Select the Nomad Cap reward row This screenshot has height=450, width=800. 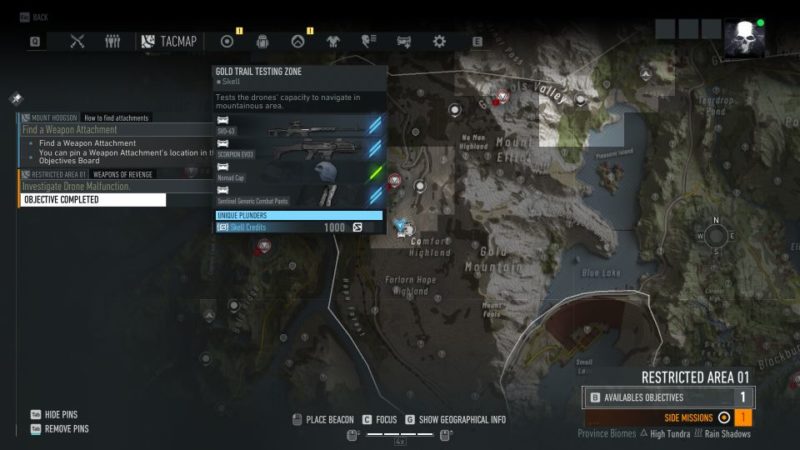coord(300,172)
